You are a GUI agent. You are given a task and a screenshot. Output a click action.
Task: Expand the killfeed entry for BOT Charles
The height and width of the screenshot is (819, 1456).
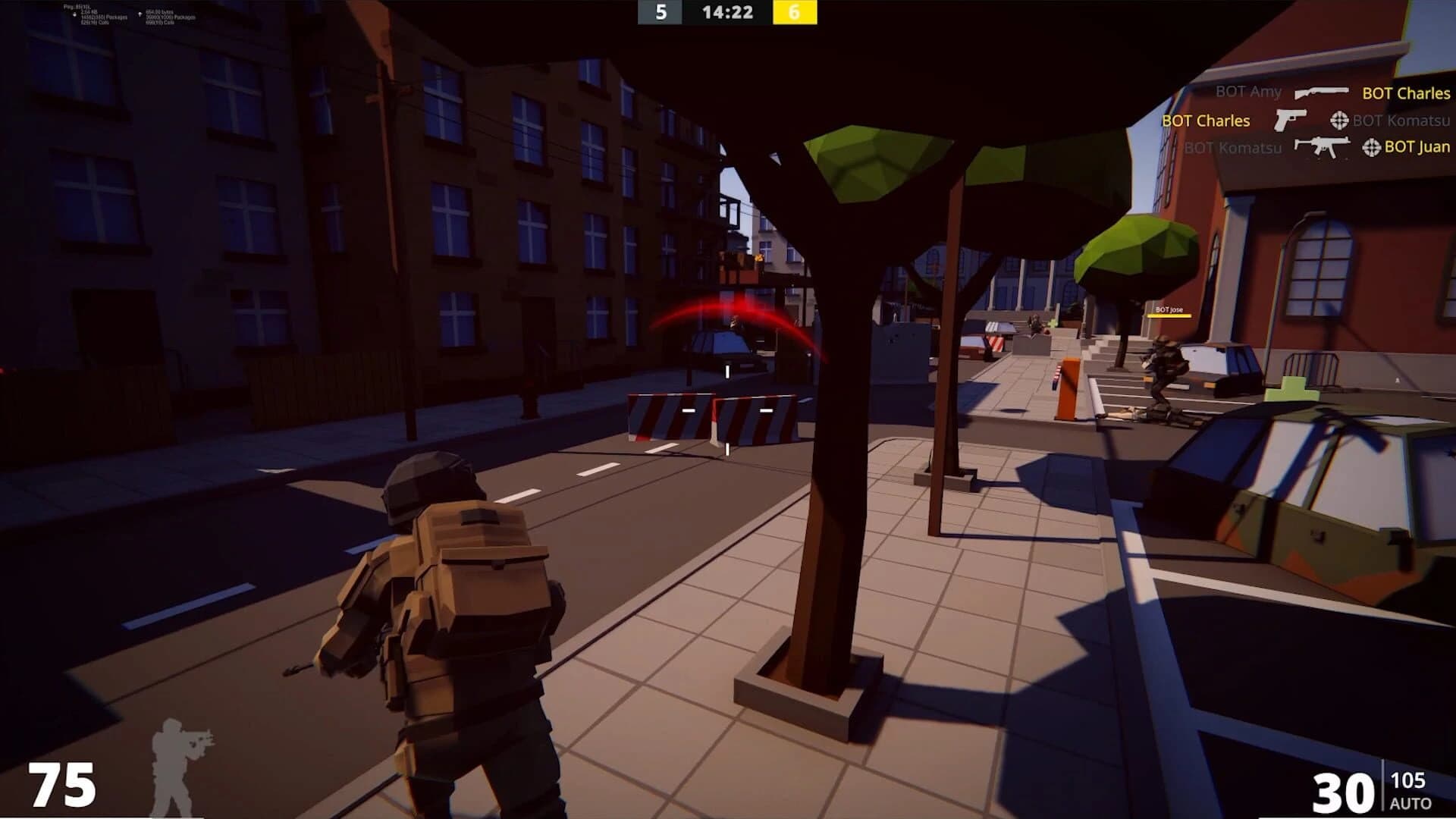point(1205,121)
